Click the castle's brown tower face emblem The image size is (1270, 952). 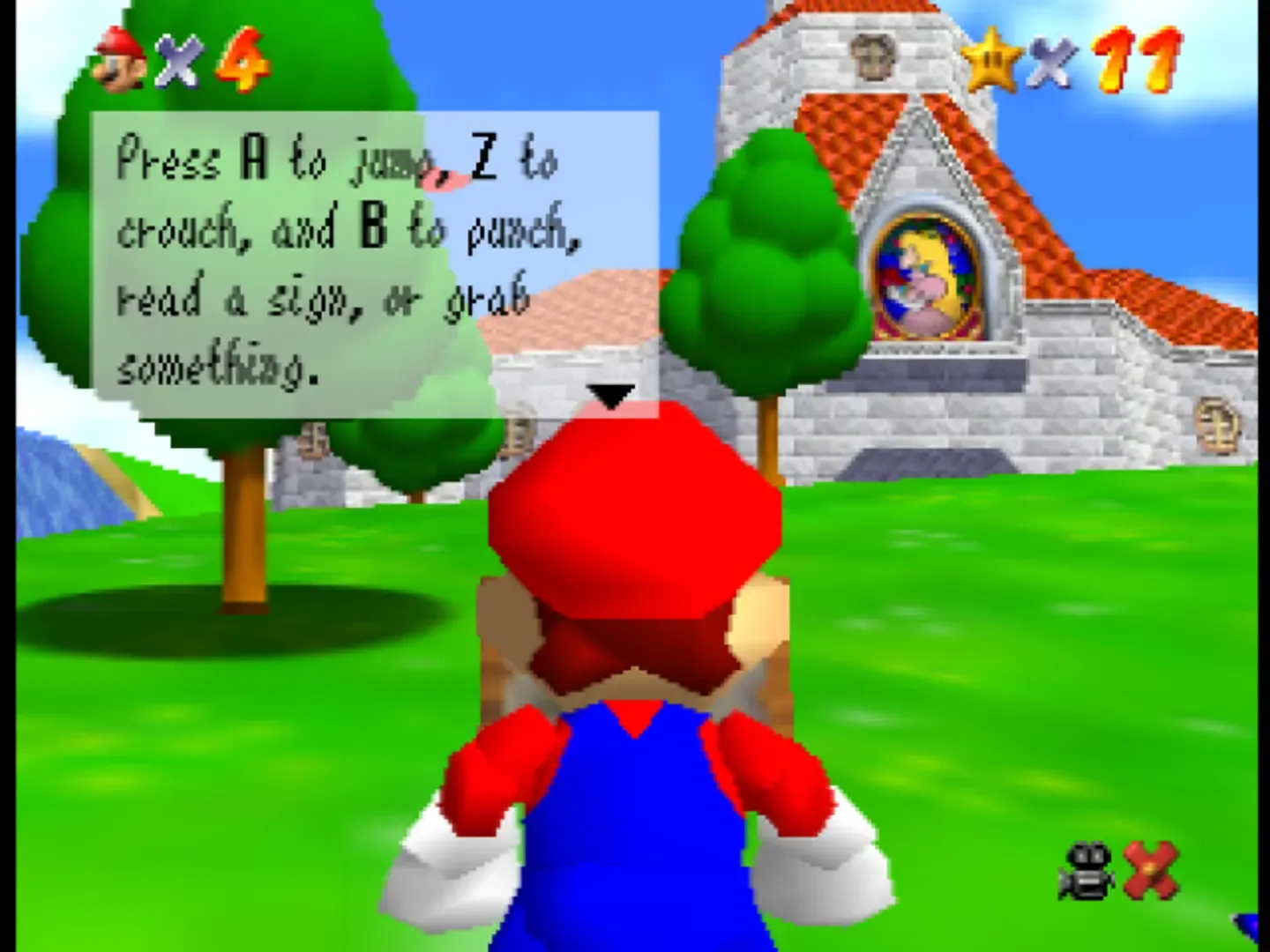[873, 56]
